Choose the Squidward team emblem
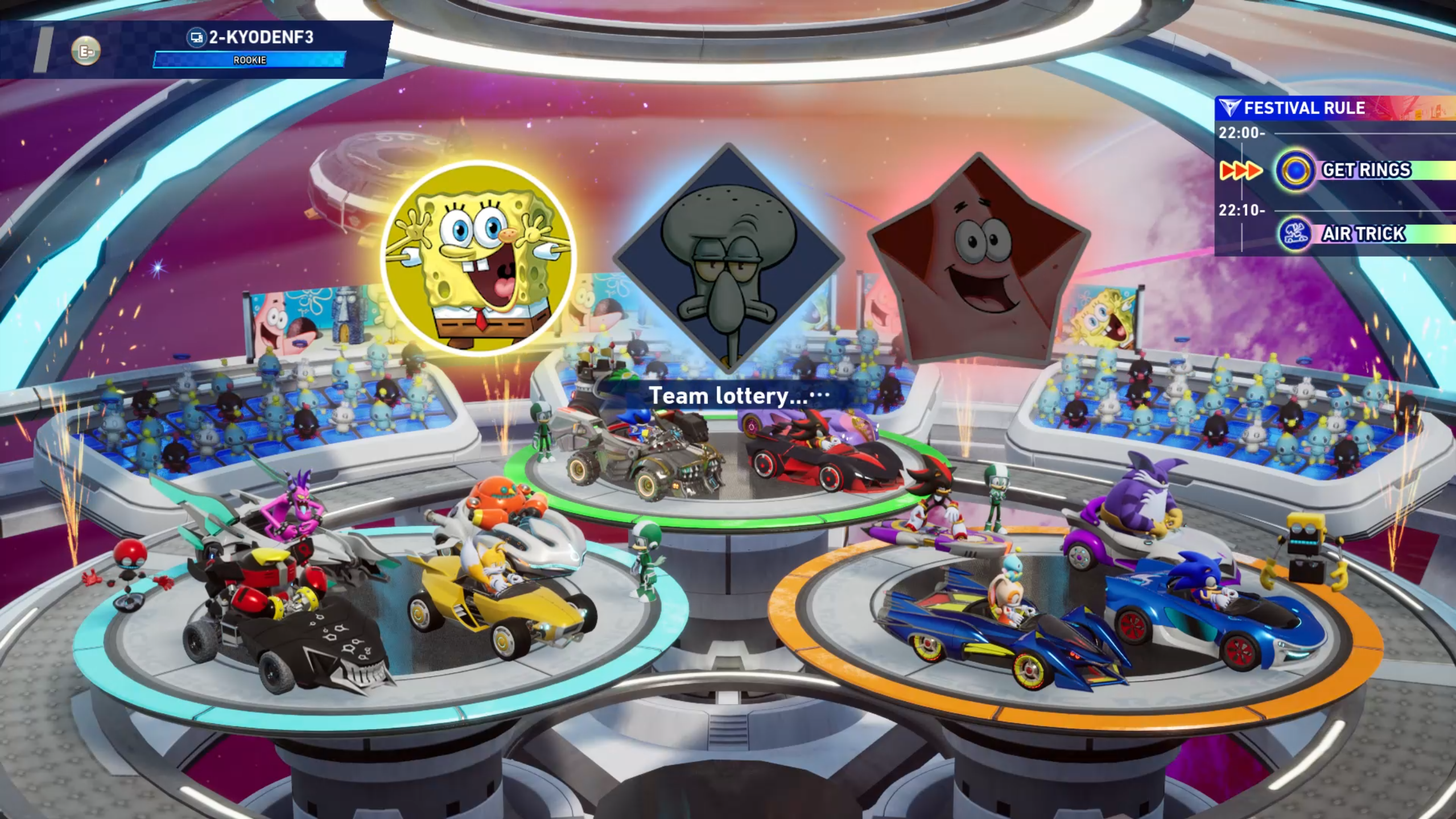Viewport: 1456px width, 819px height. (728, 259)
